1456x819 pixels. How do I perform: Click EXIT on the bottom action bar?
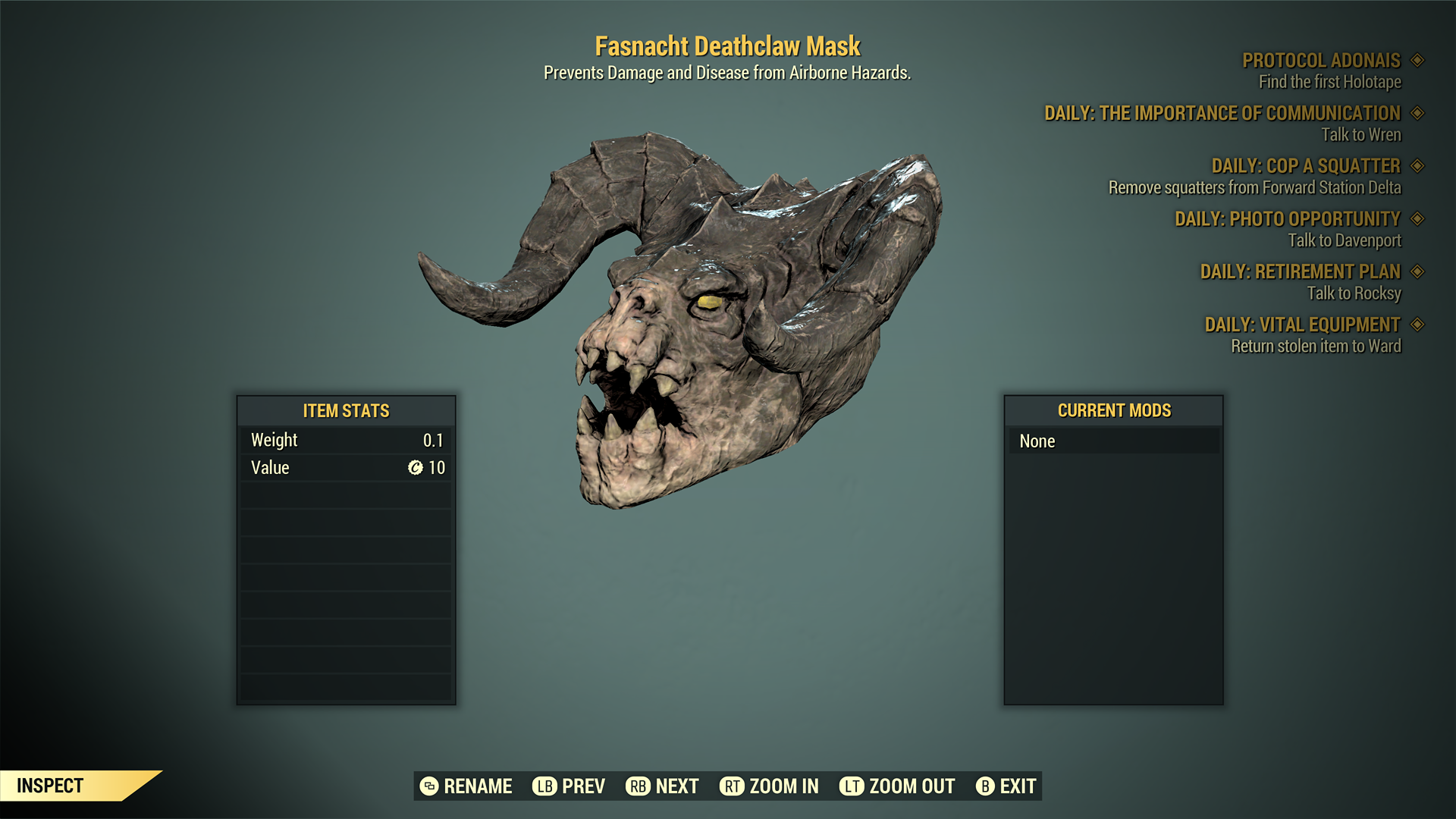pyautogui.click(x=1016, y=786)
